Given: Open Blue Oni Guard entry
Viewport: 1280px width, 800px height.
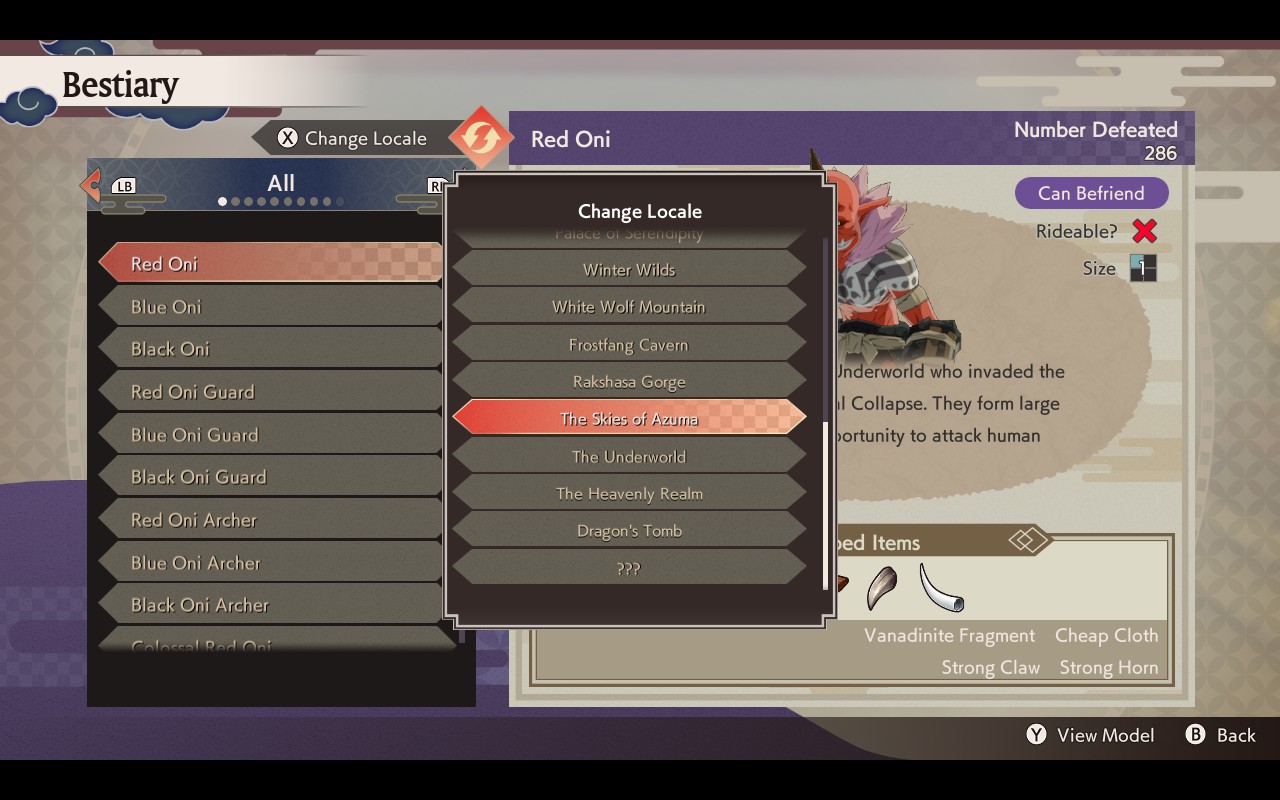Looking at the screenshot, I should coord(270,435).
